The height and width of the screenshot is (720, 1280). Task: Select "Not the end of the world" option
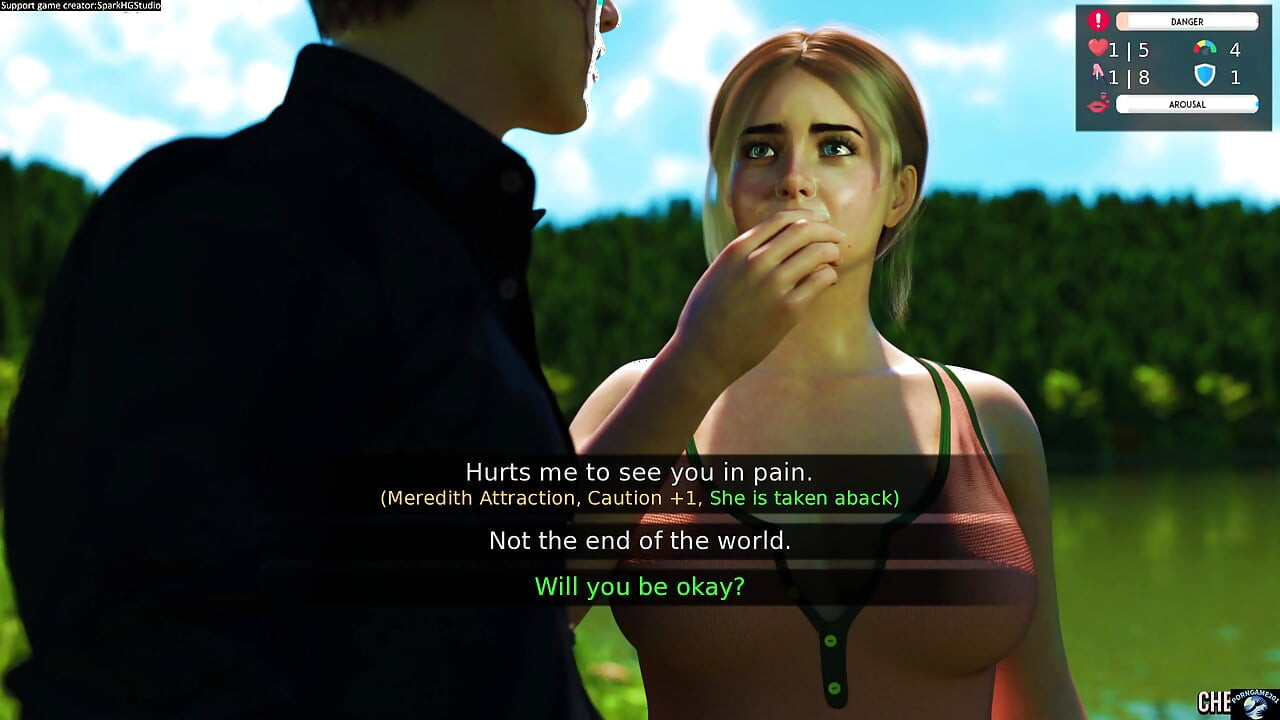639,541
